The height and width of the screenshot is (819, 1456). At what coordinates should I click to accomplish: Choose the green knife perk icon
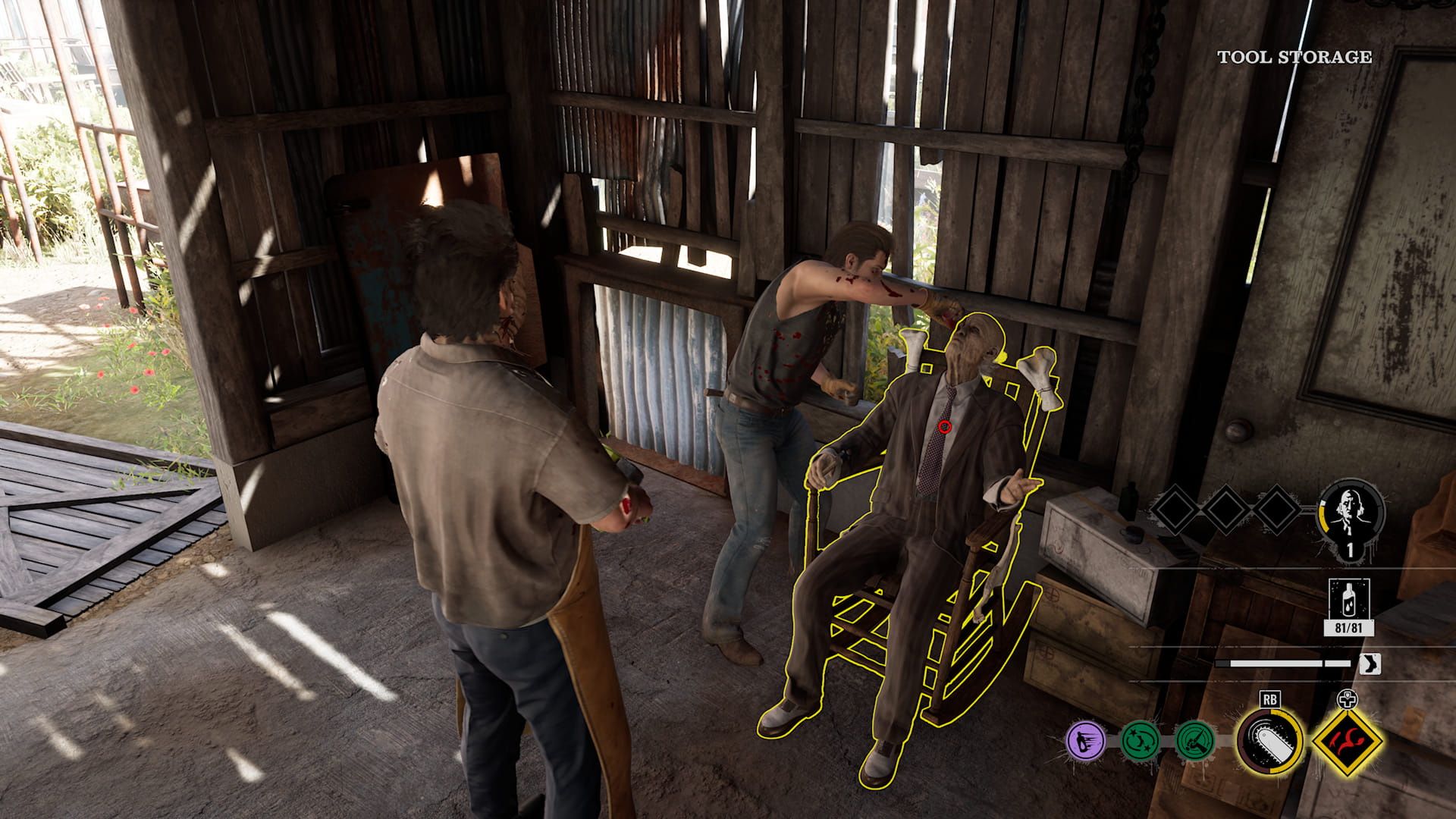[x=1194, y=740]
